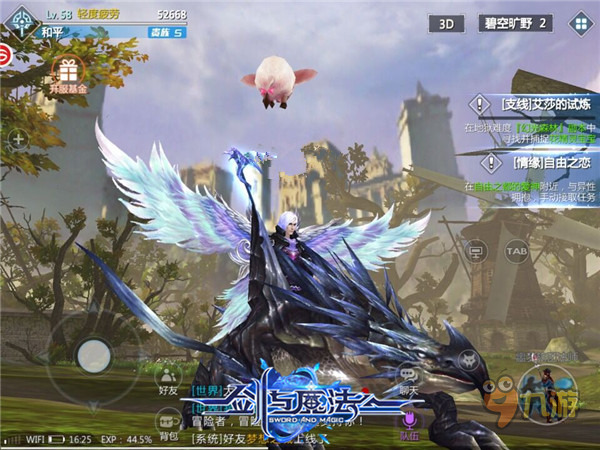Open the 背包 backpack
The height and width of the screenshot is (450, 600).
tap(168, 427)
